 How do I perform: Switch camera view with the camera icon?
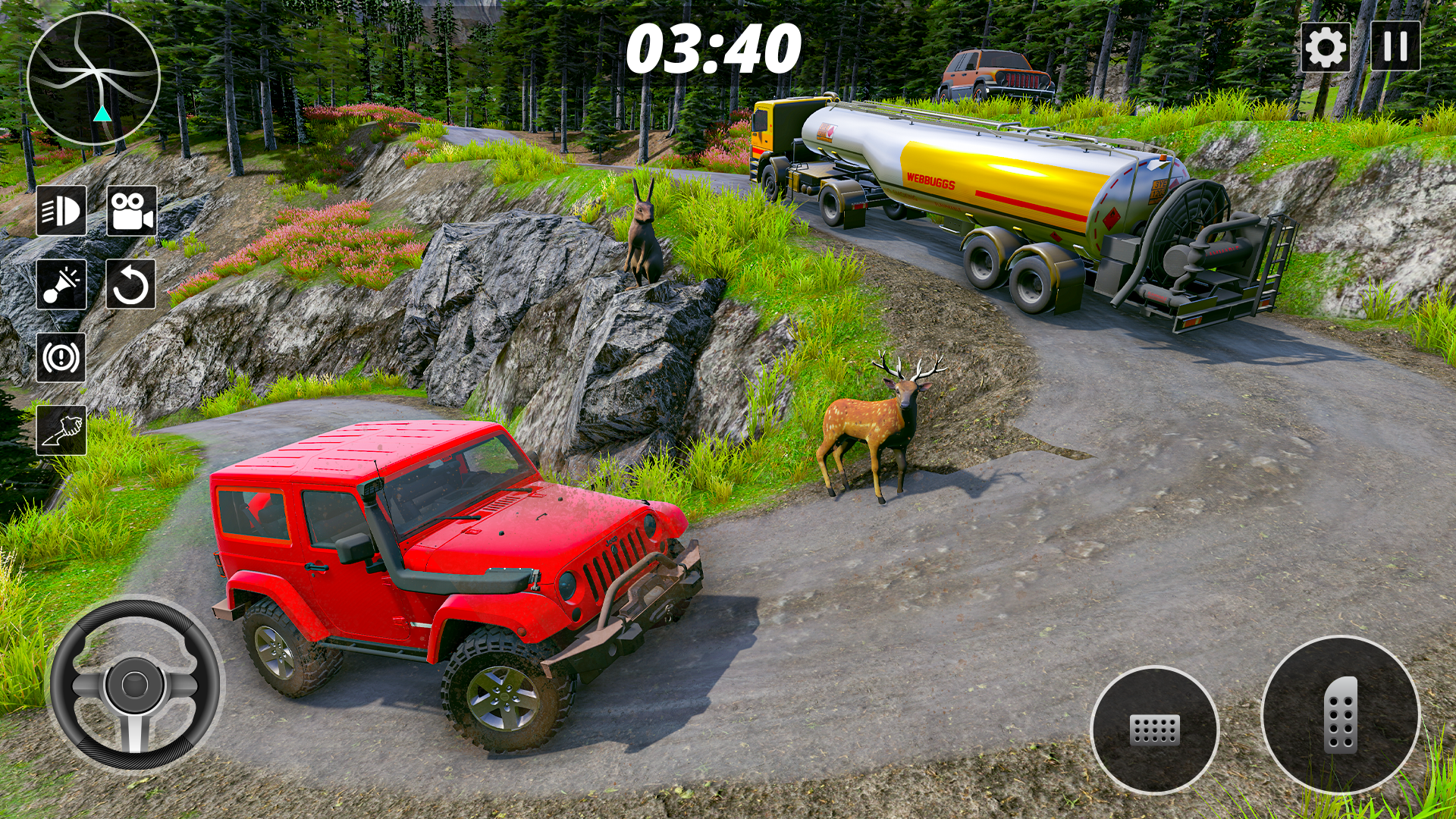(x=131, y=211)
